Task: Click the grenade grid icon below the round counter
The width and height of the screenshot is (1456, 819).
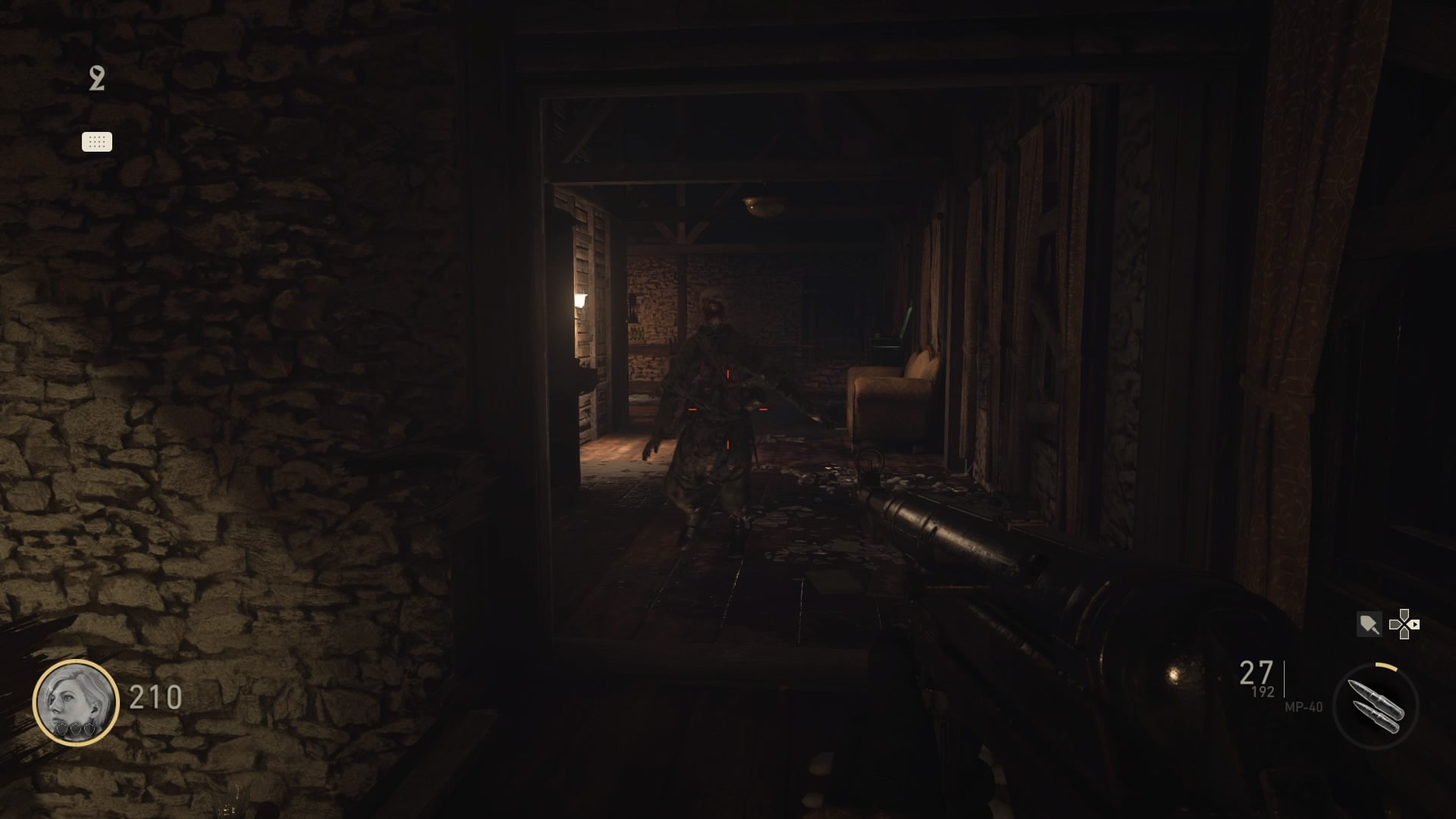Action: pyautogui.click(x=96, y=141)
